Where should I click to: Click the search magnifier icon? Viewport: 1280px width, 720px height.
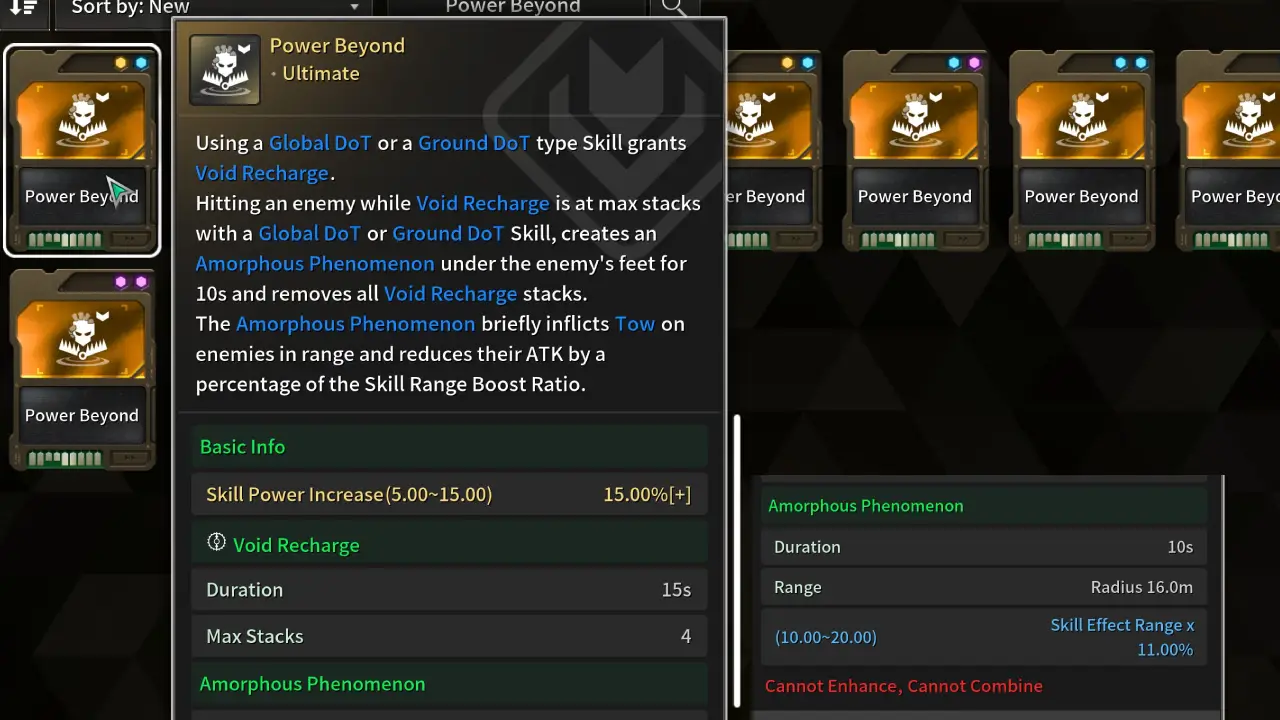[674, 7]
